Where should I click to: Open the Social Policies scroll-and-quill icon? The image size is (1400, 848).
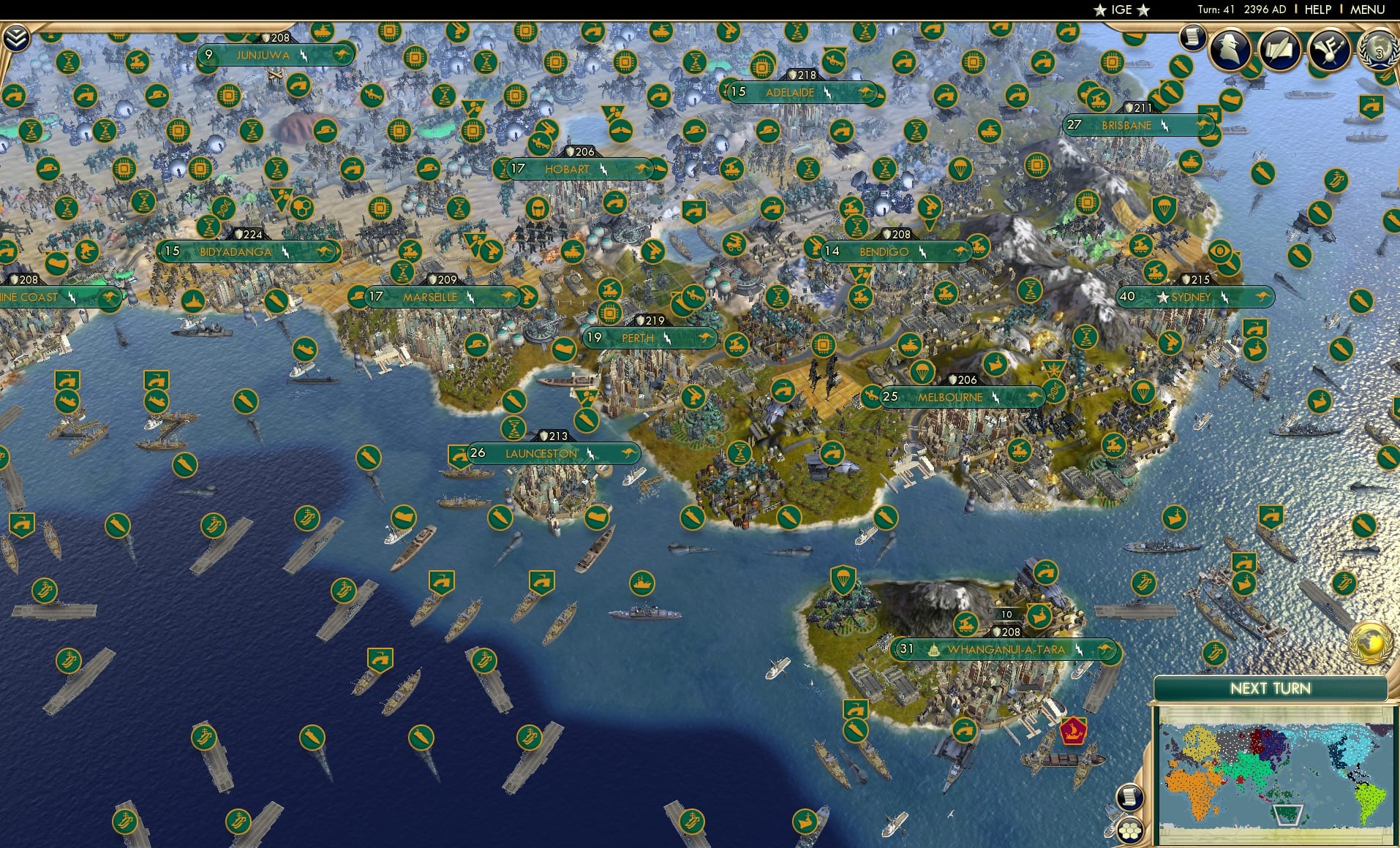point(1282,50)
